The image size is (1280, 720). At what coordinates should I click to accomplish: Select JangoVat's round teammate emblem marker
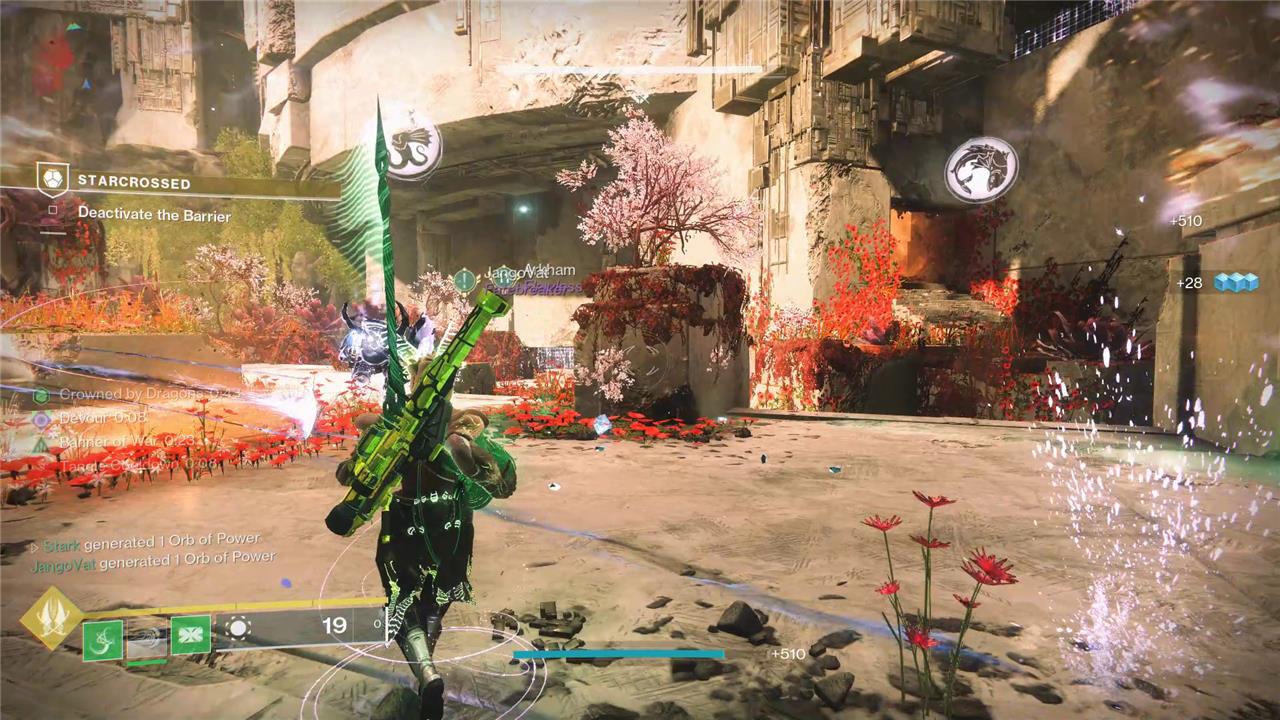pyautogui.click(x=465, y=281)
